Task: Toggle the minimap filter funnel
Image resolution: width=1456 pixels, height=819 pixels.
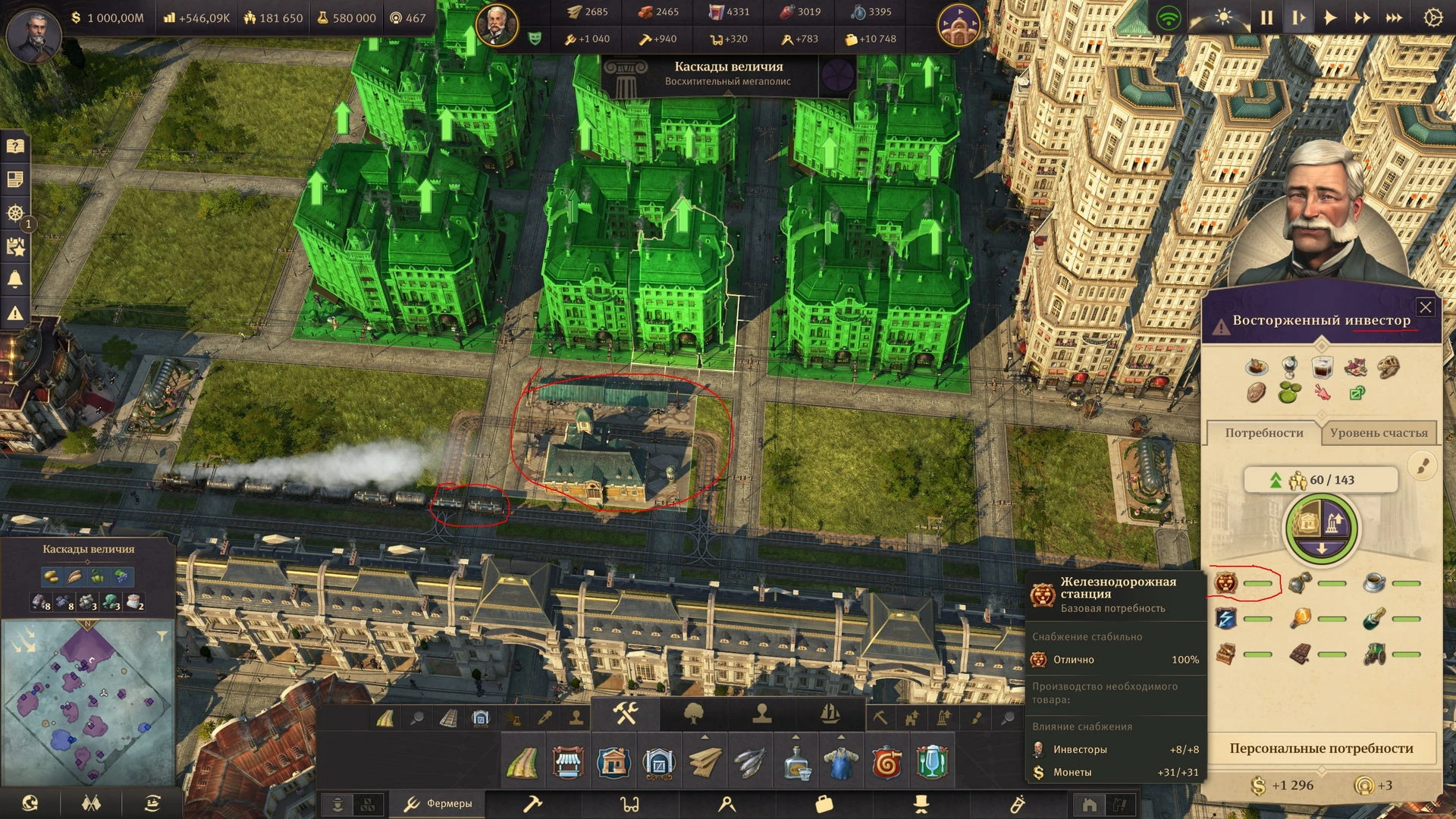Action: tap(162, 636)
